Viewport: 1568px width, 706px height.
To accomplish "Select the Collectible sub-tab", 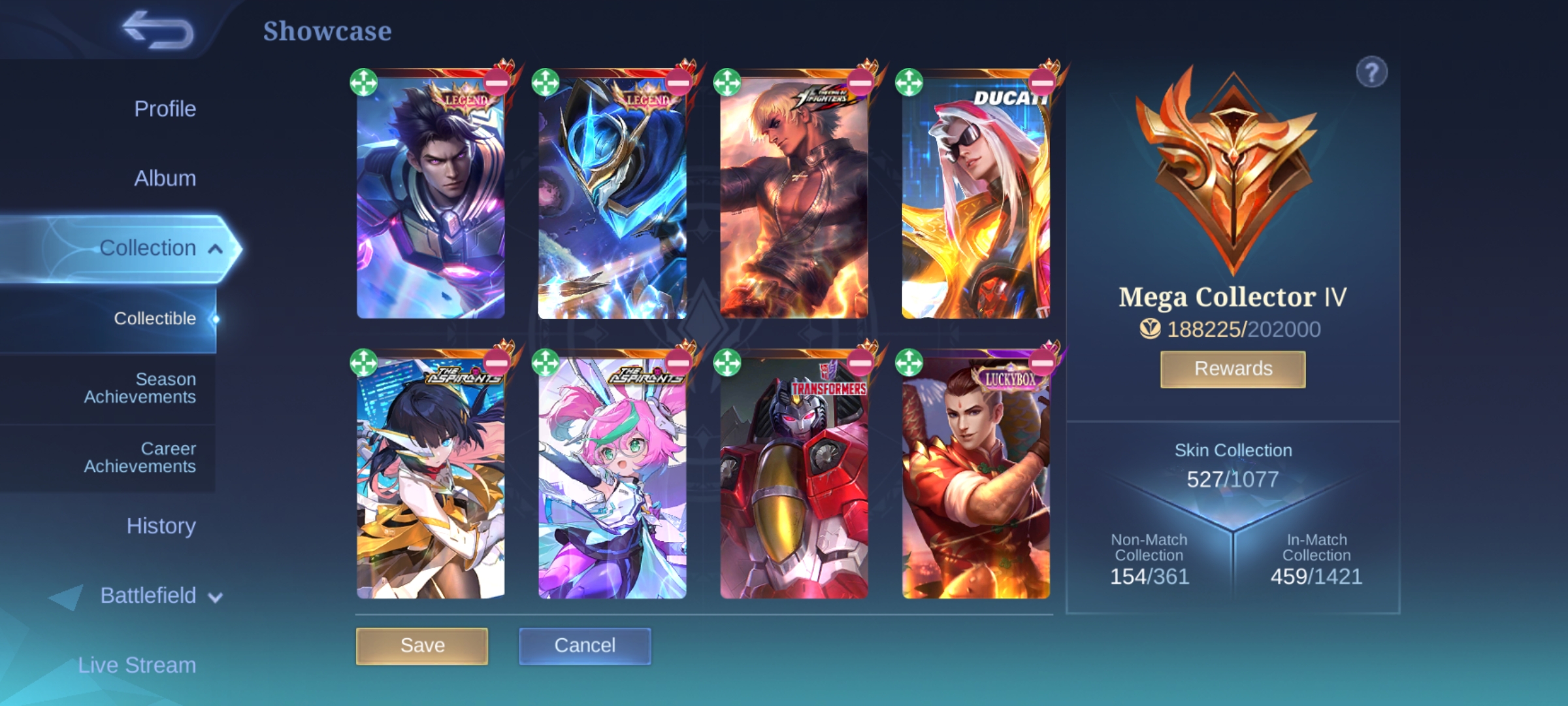I will (155, 318).
